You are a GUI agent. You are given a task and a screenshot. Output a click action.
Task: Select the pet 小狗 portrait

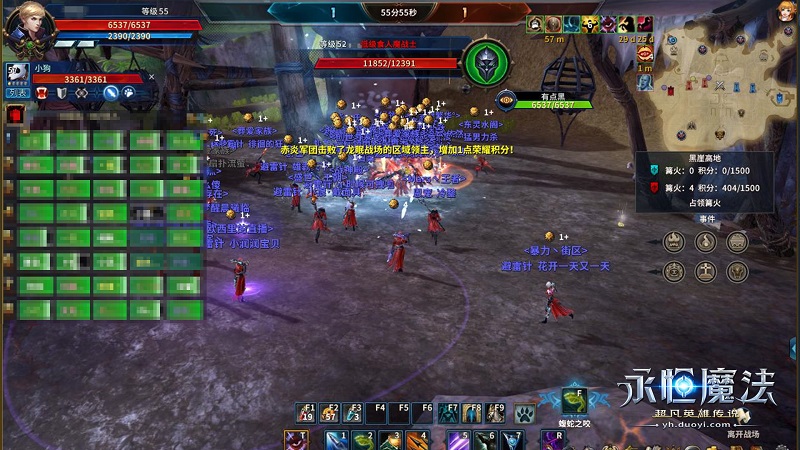pyautogui.click(x=17, y=72)
